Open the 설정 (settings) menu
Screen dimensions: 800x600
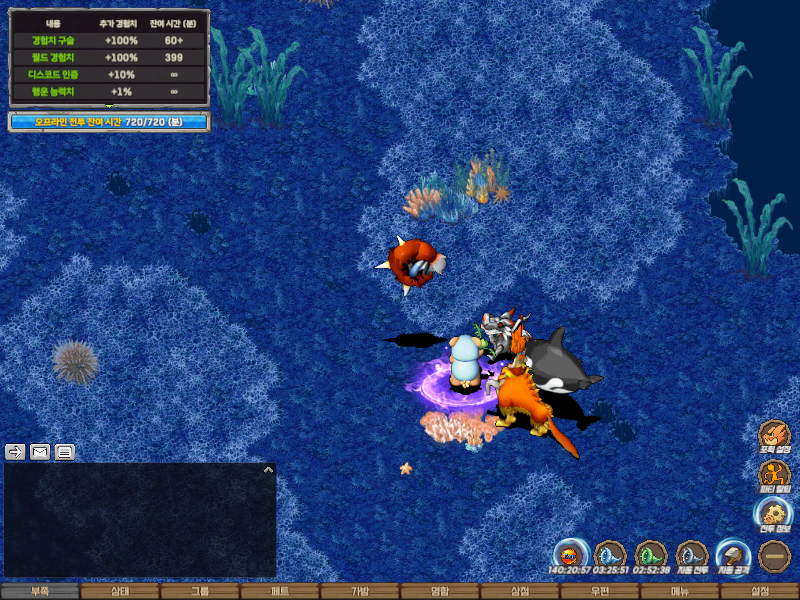click(760, 591)
